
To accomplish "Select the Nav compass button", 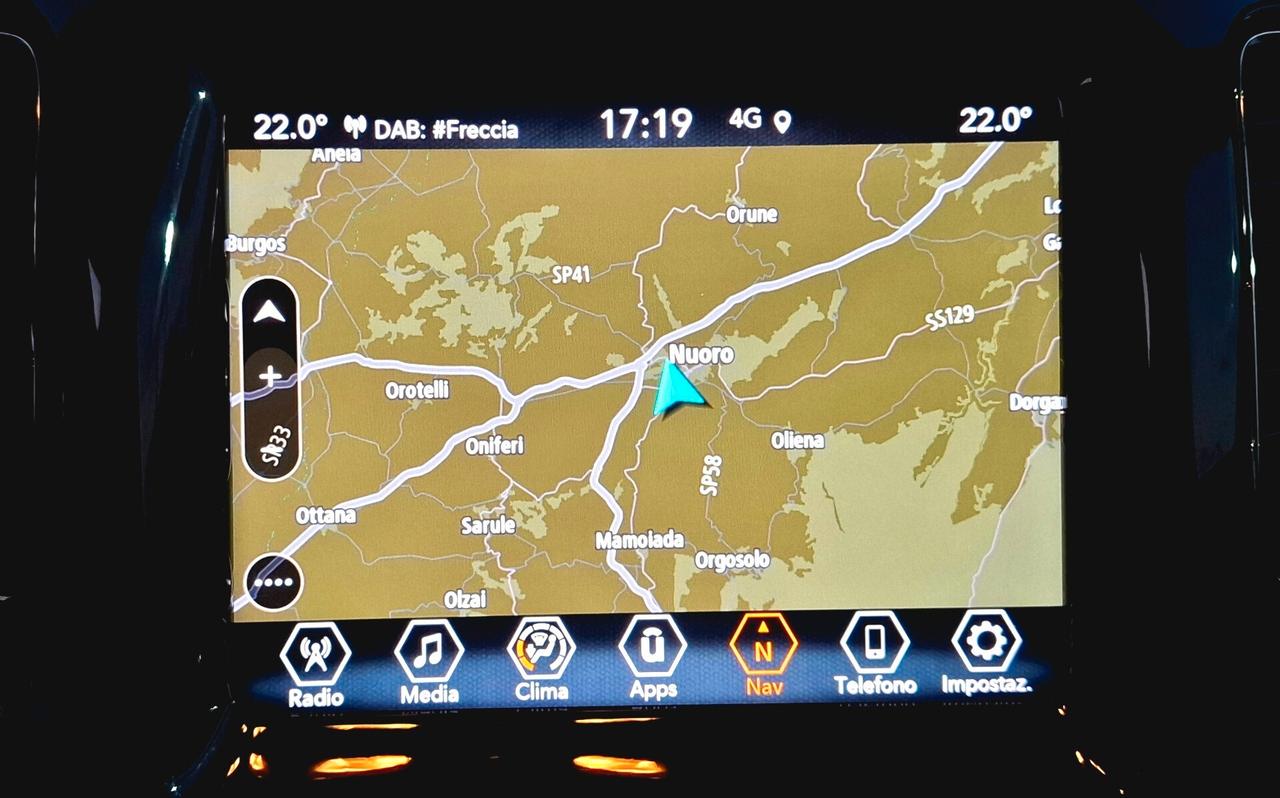I will pyautogui.click(x=763, y=653).
